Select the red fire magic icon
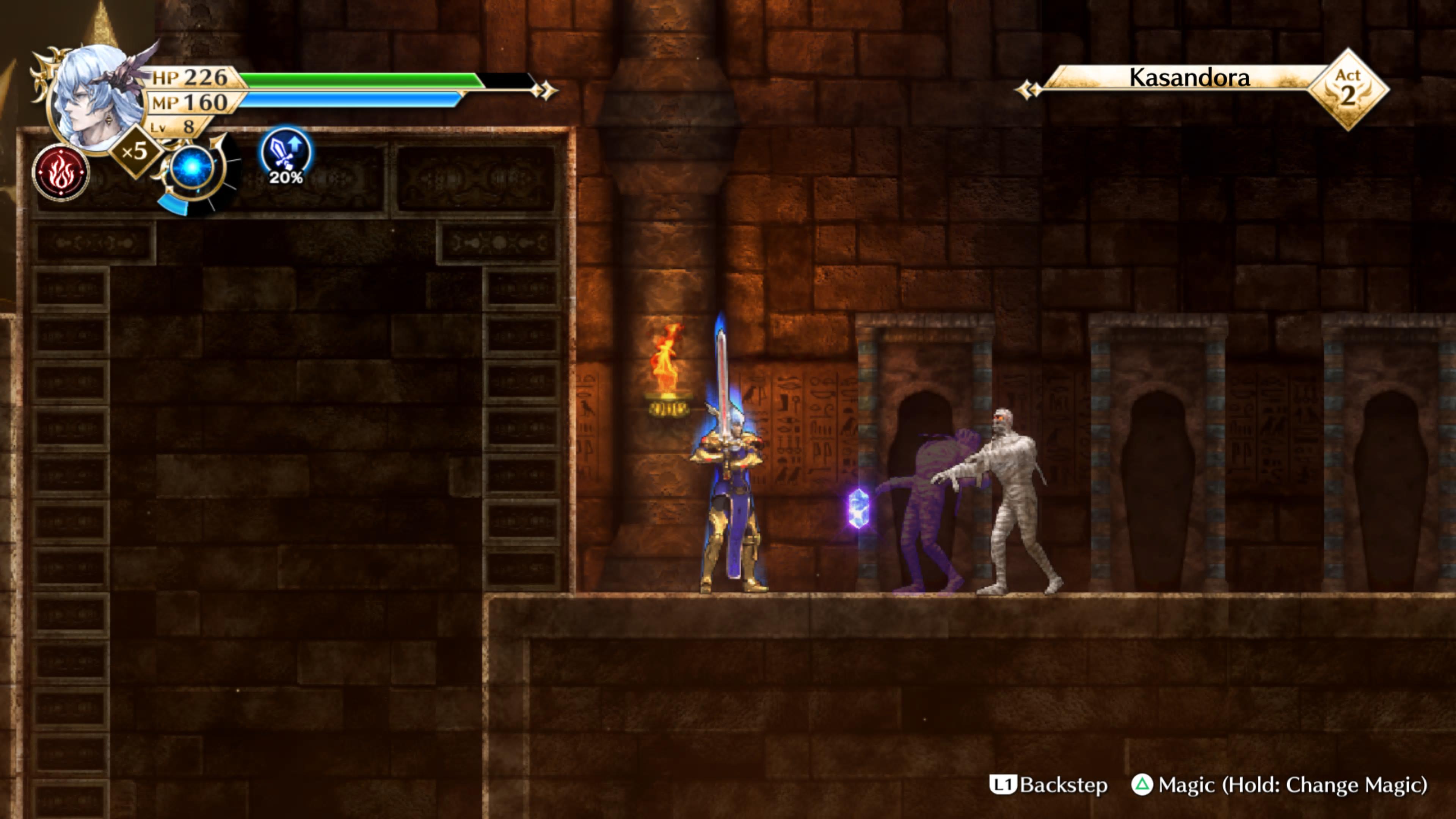The image size is (1456, 819). click(61, 173)
